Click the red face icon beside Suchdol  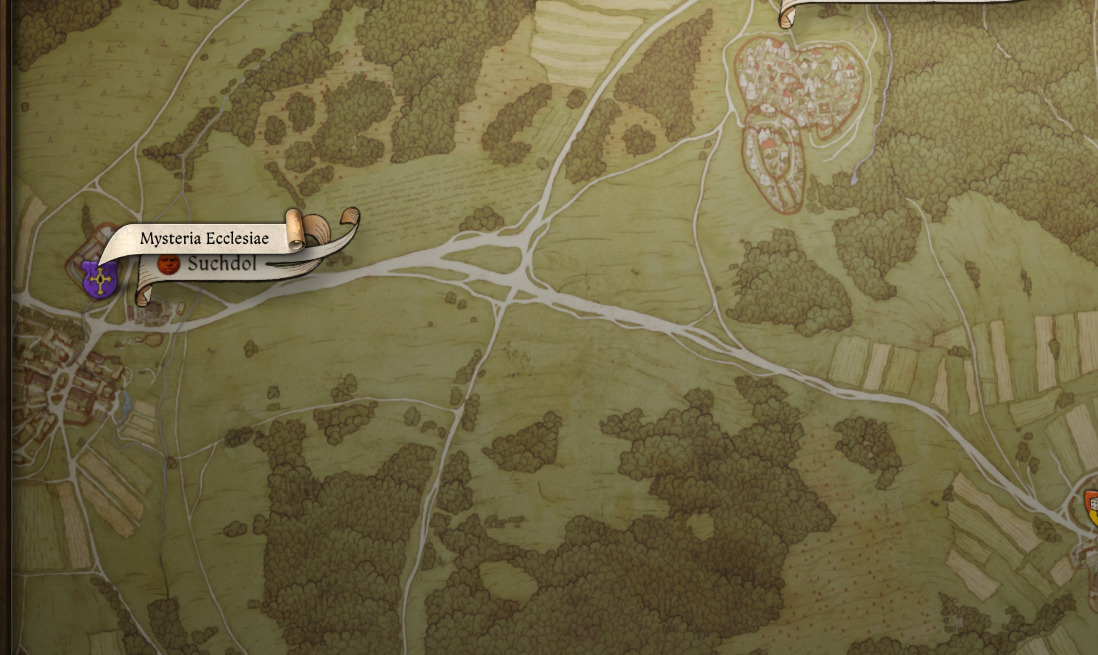[169, 264]
